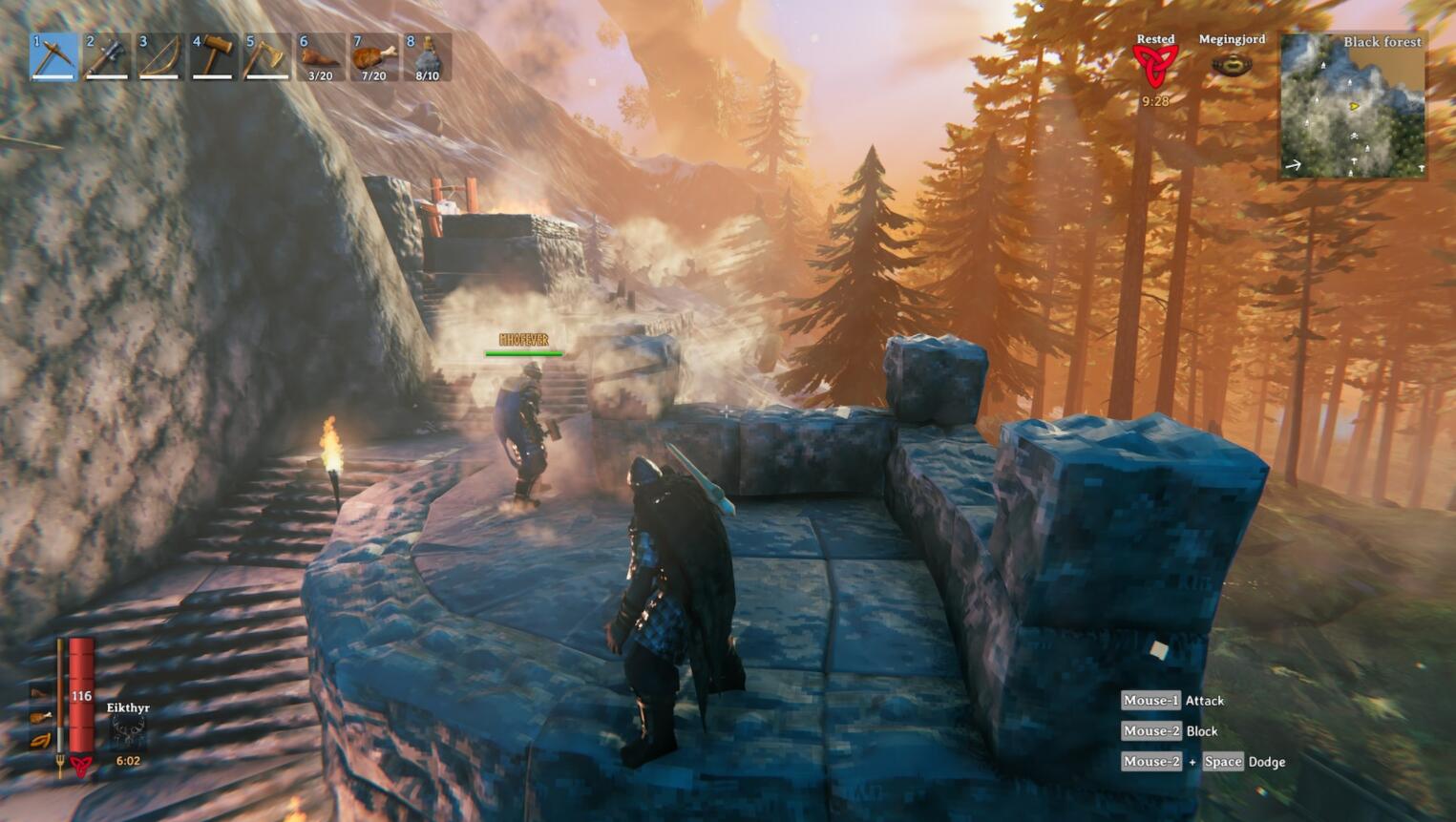Use the cooked meat with 3/20 count
1456x822 pixels.
(320, 57)
